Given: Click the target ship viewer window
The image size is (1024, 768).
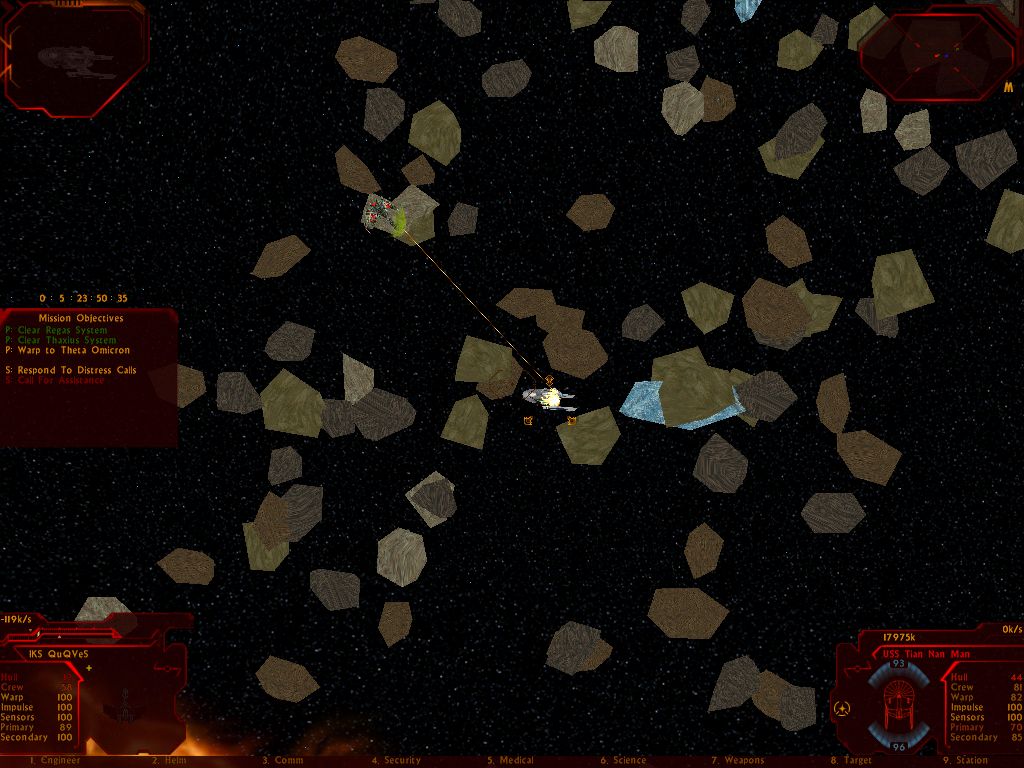Looking at the screenshot, I should (76, 58).
